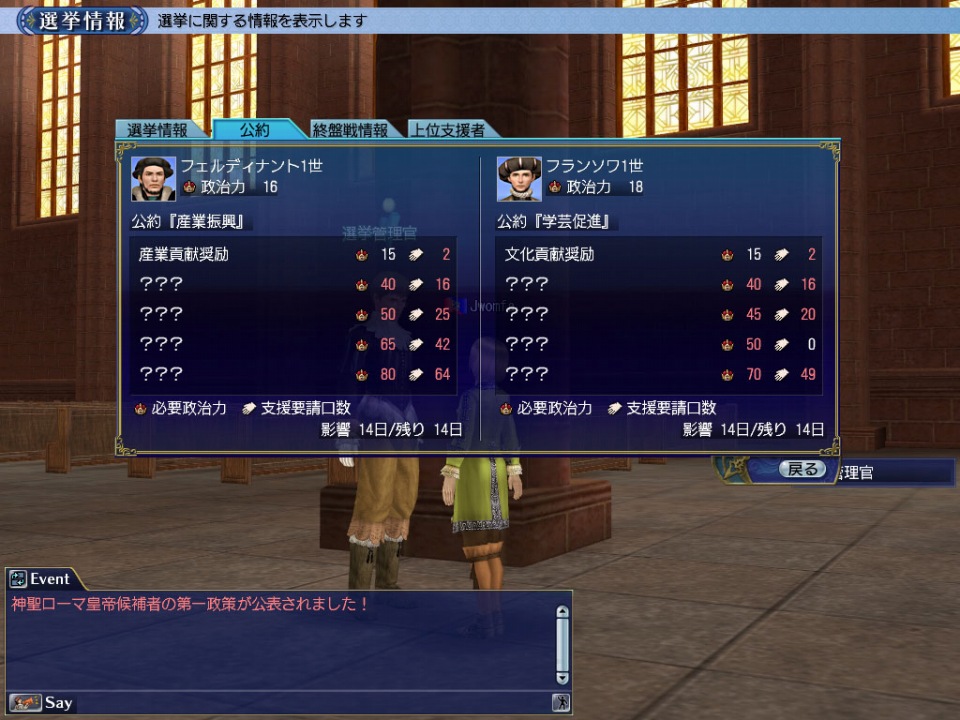The height and width of the screenshot is (720, 960).
Task: Switch to the 選挙情報 tab
Action: [x=157, y=130]
